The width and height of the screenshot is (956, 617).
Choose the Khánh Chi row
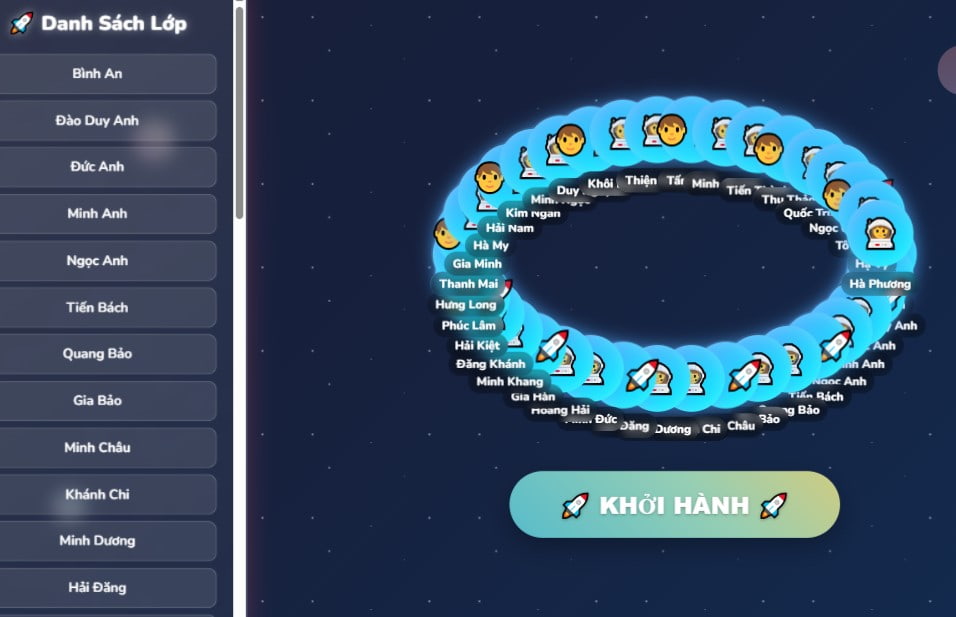click(x=98, y=495)
